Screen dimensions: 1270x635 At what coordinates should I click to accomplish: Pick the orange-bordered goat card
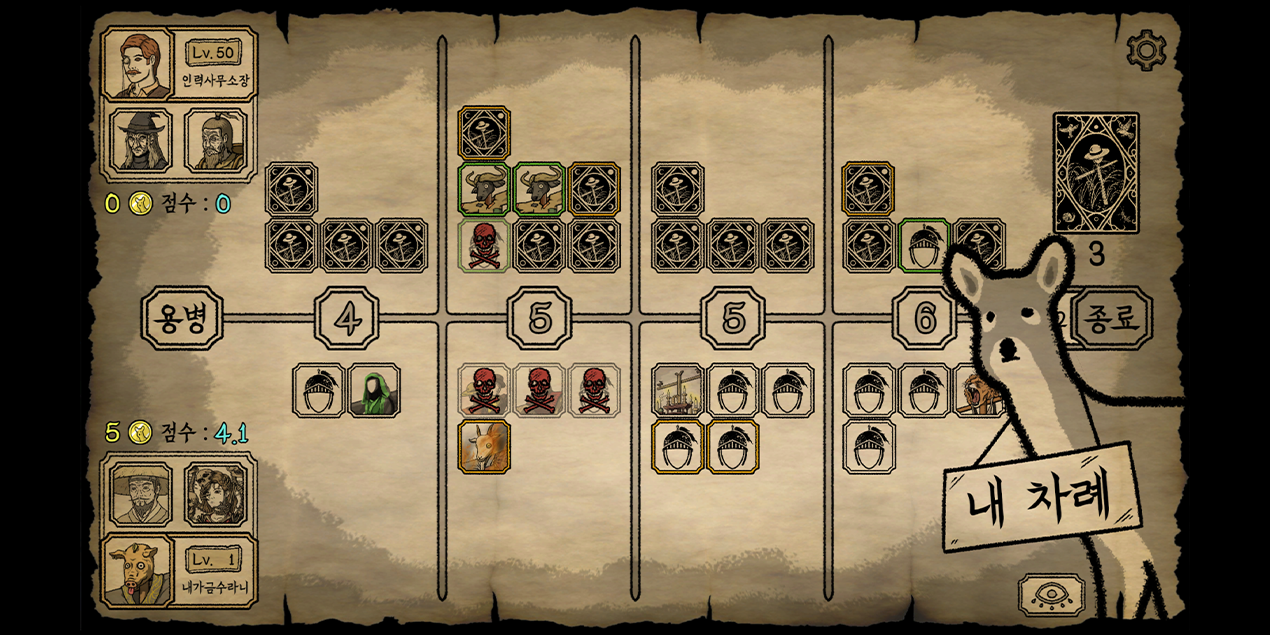(485, 446)
